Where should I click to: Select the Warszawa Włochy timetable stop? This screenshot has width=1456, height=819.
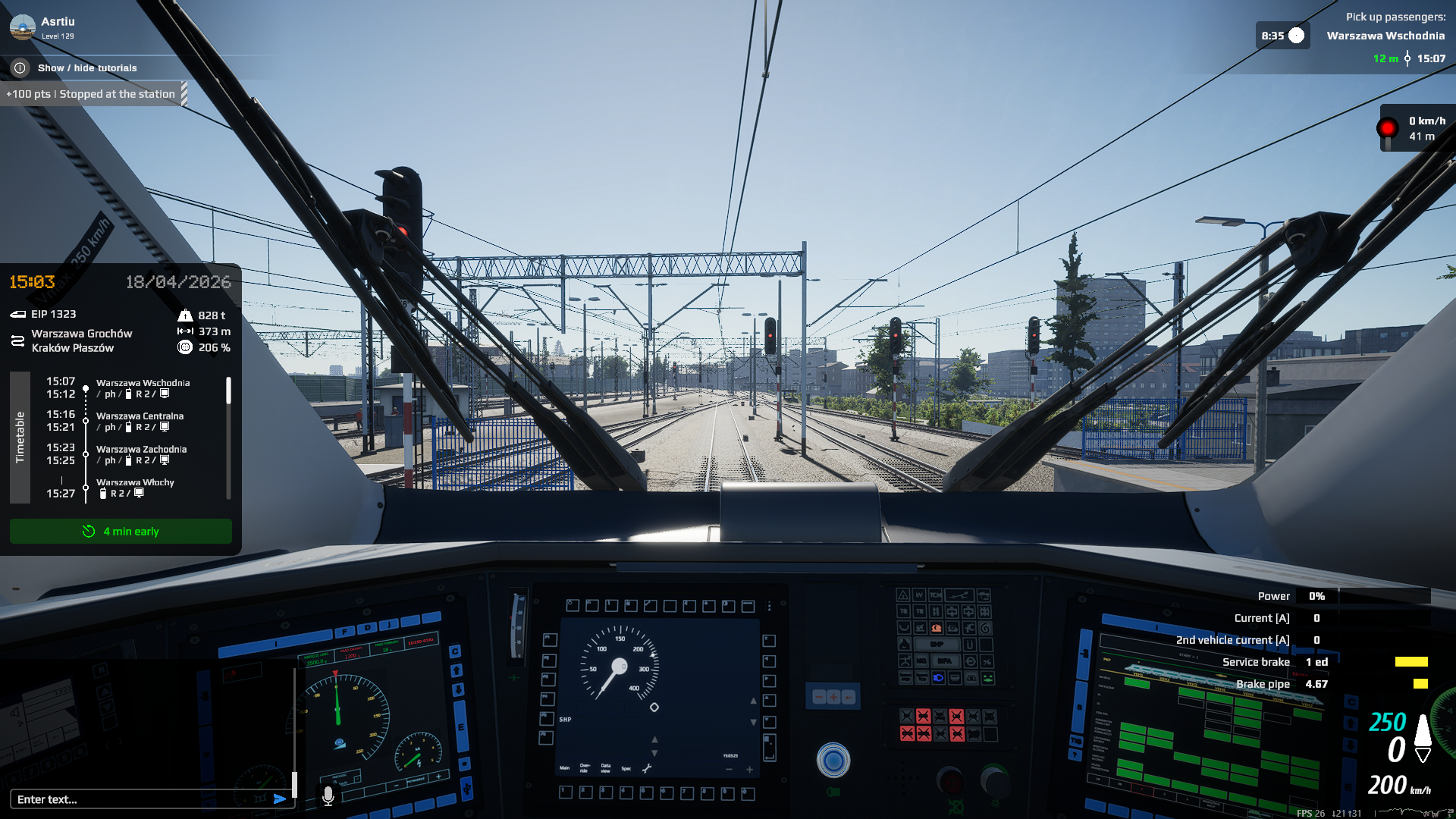[135, 488]
